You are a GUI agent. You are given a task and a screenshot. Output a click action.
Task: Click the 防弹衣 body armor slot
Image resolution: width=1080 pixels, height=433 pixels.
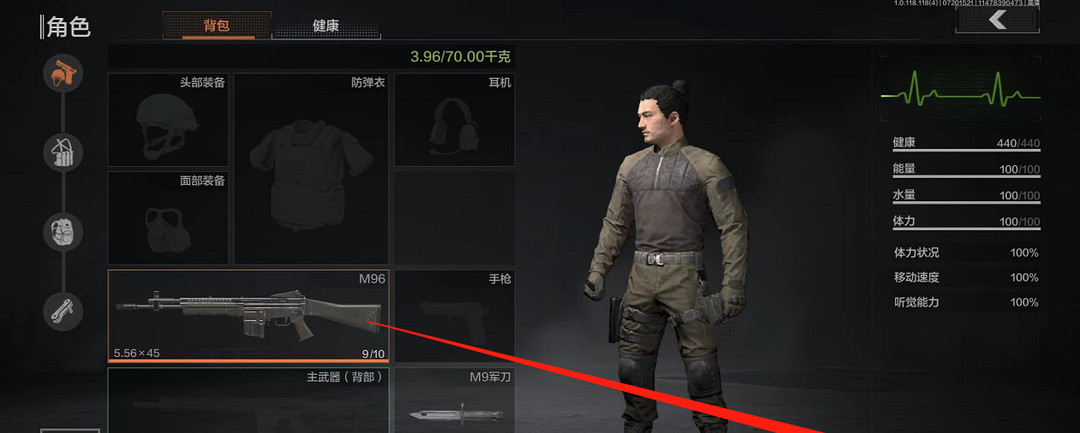[311, 168]
